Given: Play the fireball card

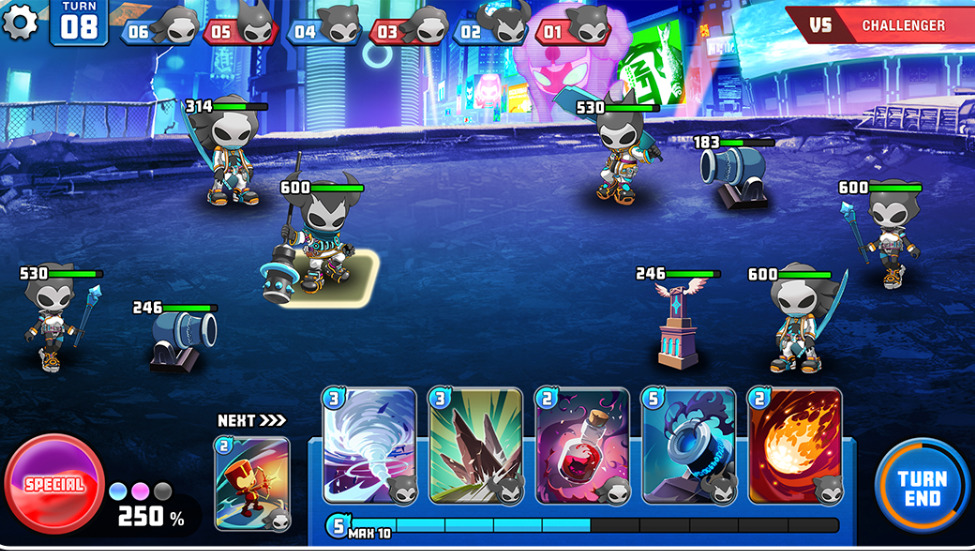Looking at the screenshot, I should (794, 446).
